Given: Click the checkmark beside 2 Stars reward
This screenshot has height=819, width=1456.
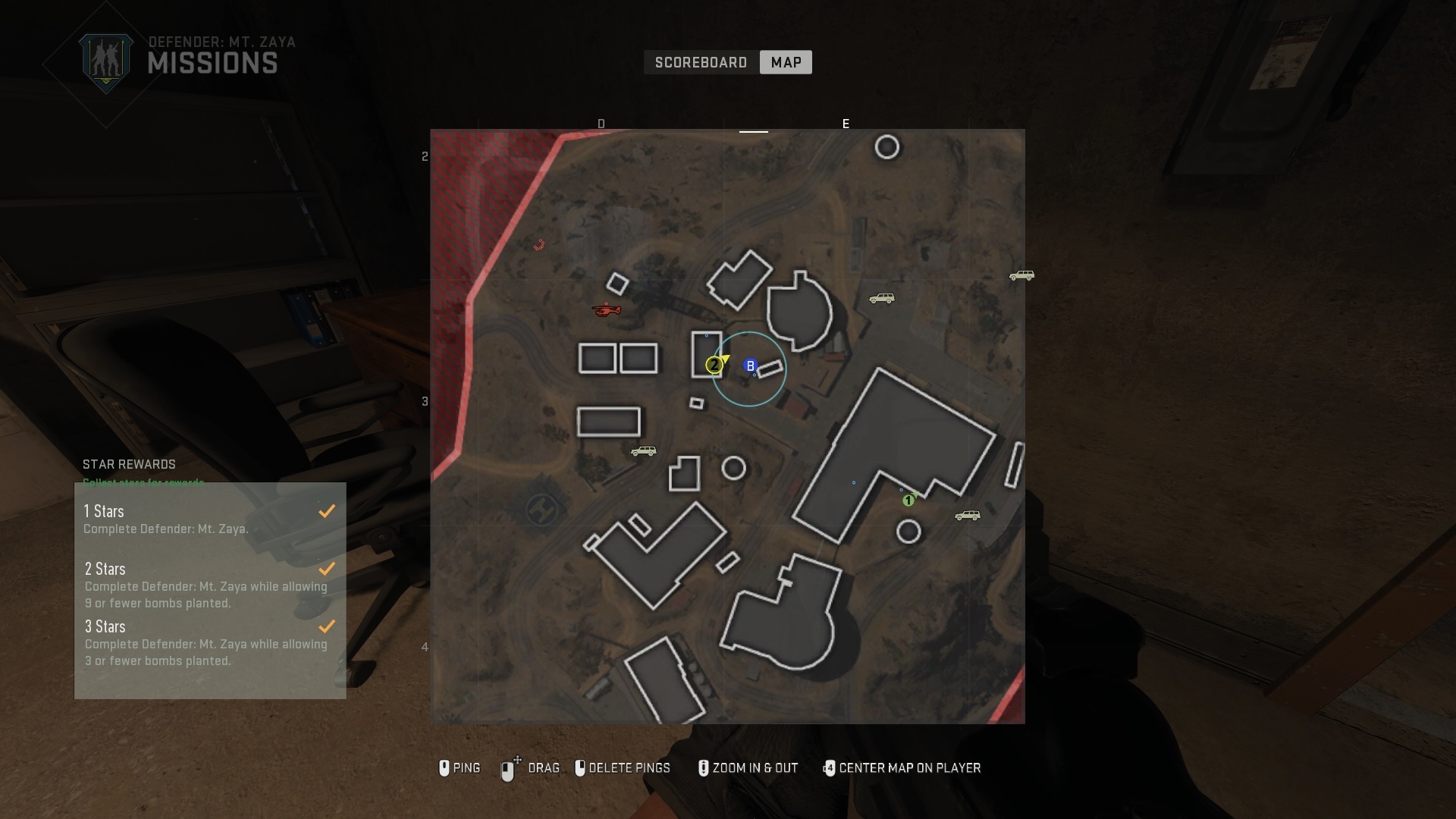Looking at the screenshot, I should 327,569.
